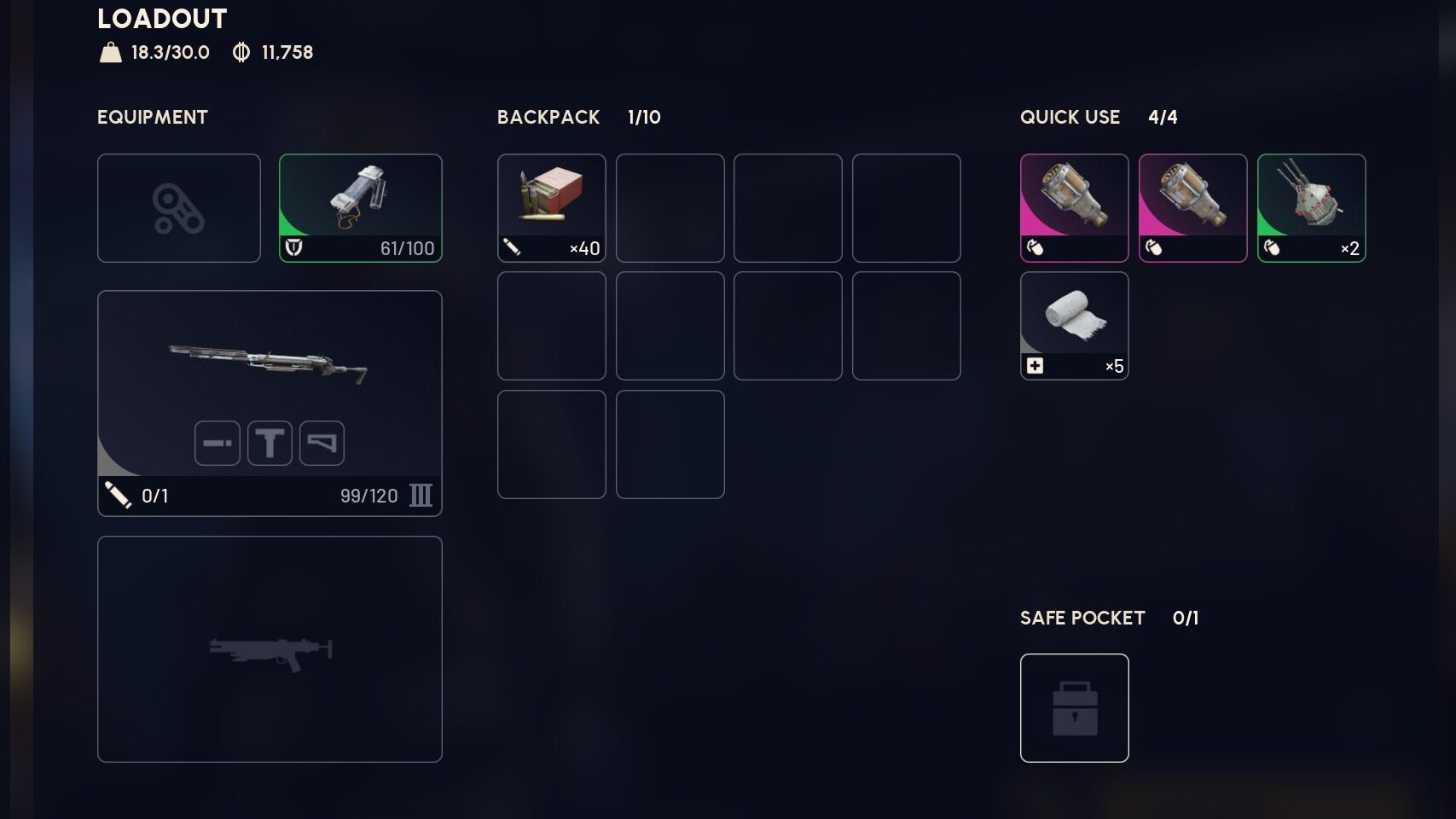Choose the bandage stack of 5
The width and height of the screenshot is (1456, 819).
tap(1074, 325)
